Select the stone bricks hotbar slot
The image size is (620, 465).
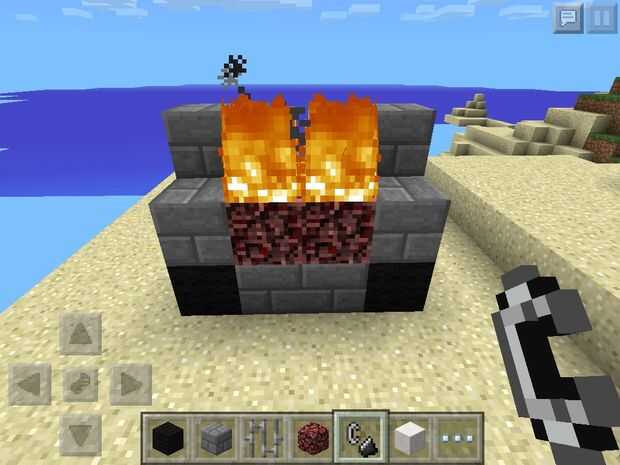(214, 438)
